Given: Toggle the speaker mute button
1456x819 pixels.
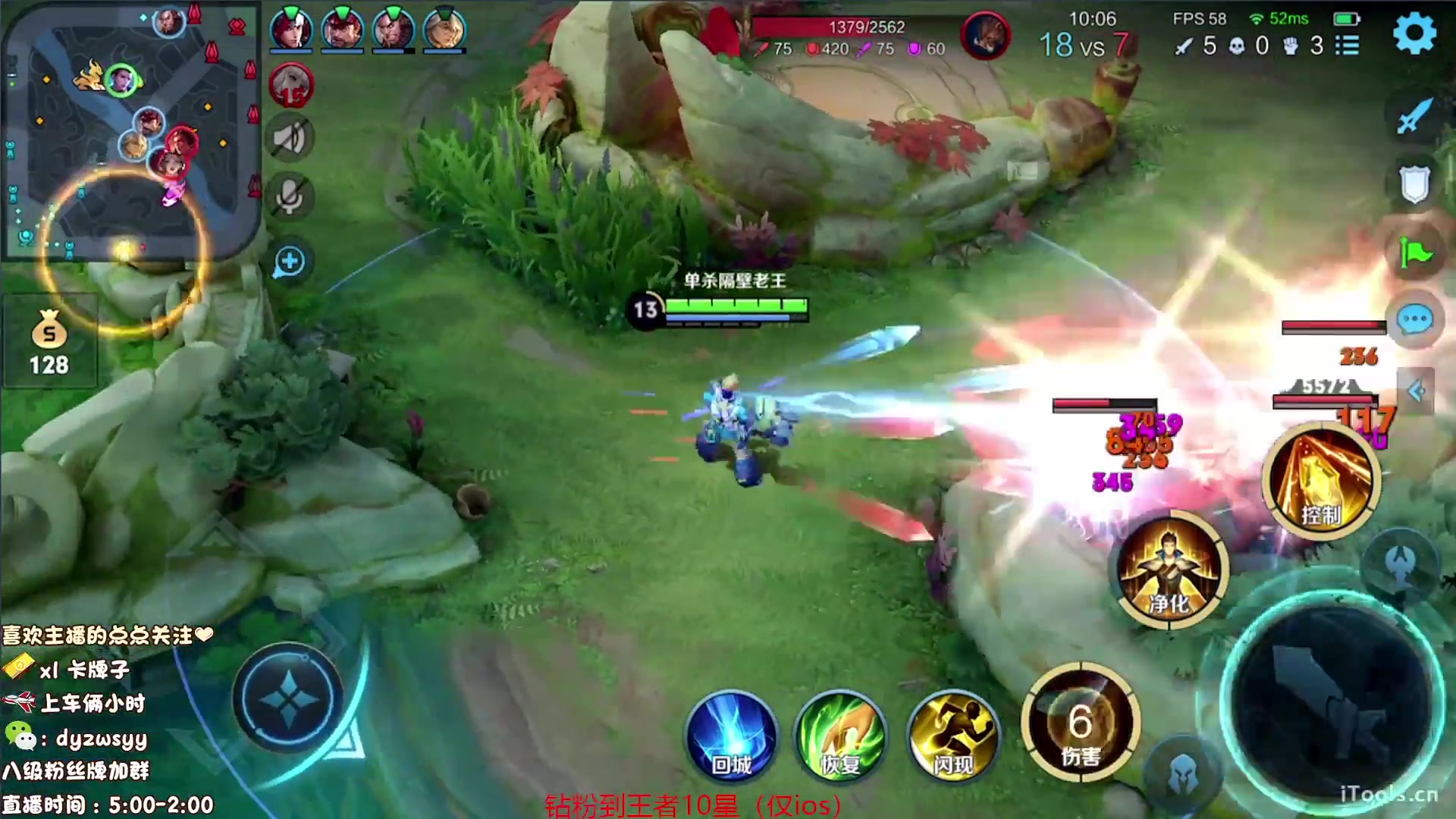Looking at the screenshot, I should 290,139.
